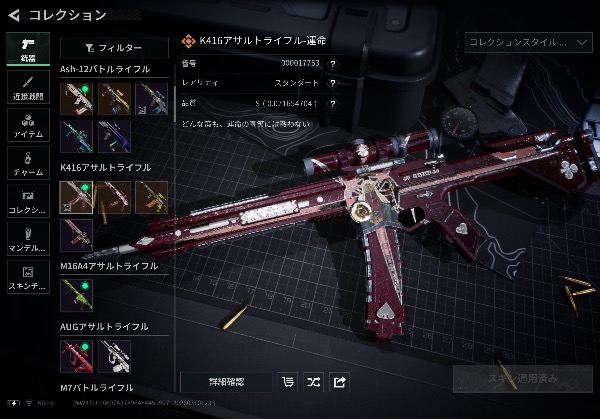This screenshot has height=419, width=600.
Task: Click the 詳細確認 details button
Action: (x=226, y=381)
